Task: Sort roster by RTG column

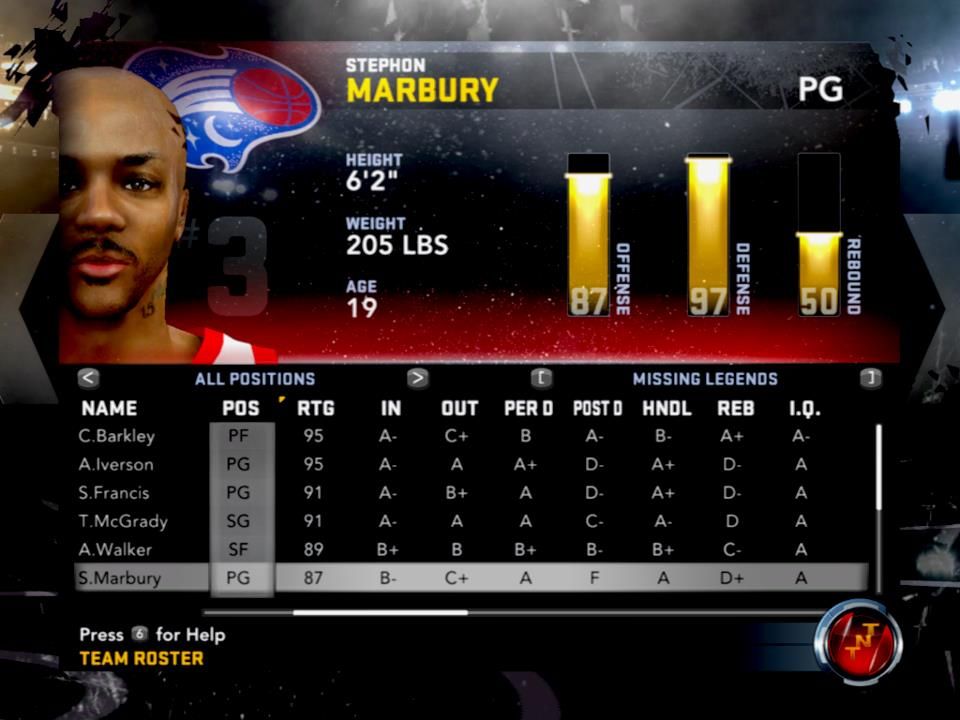Action: 316,408
